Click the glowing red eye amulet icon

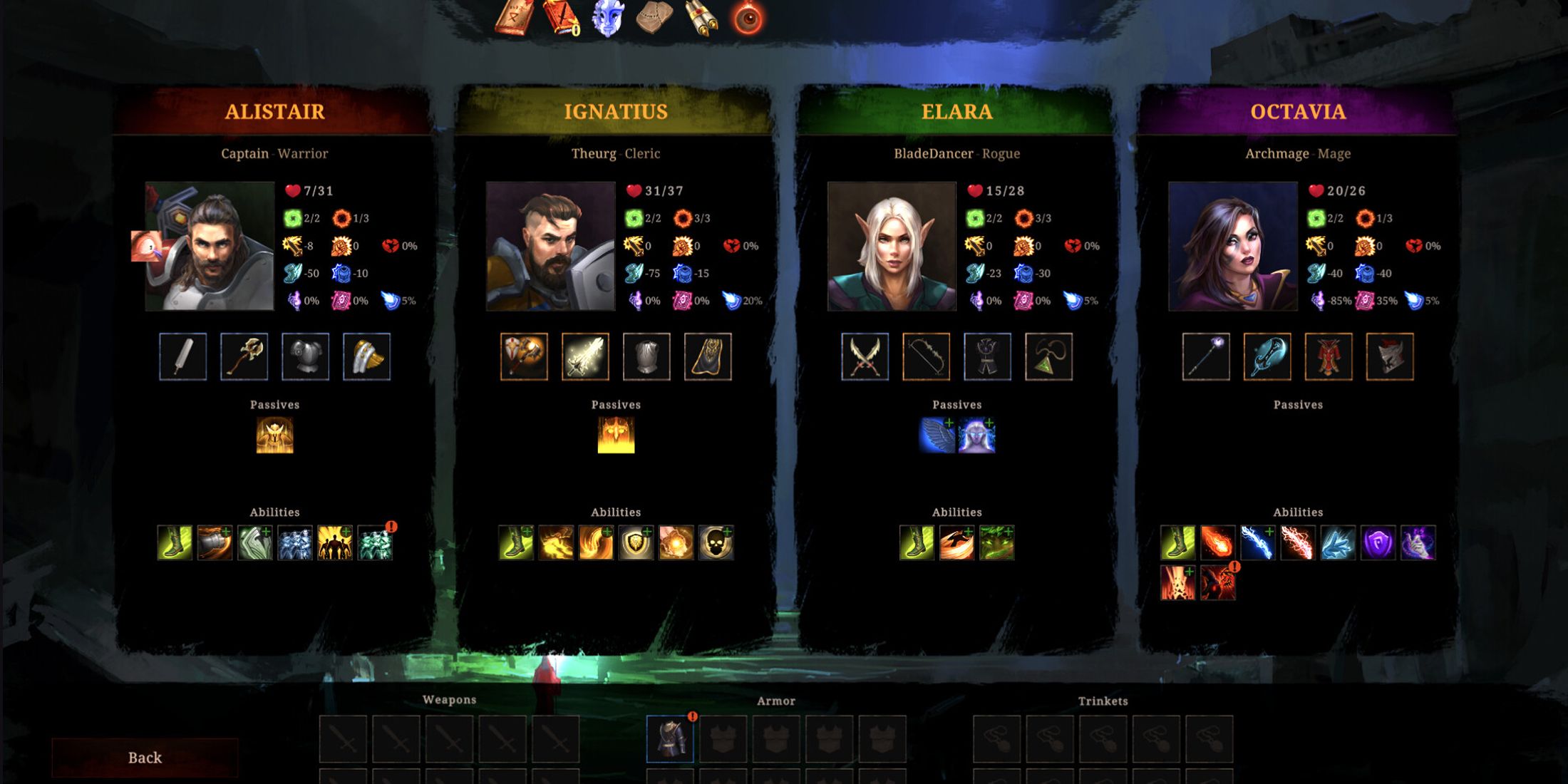[746, 18]
